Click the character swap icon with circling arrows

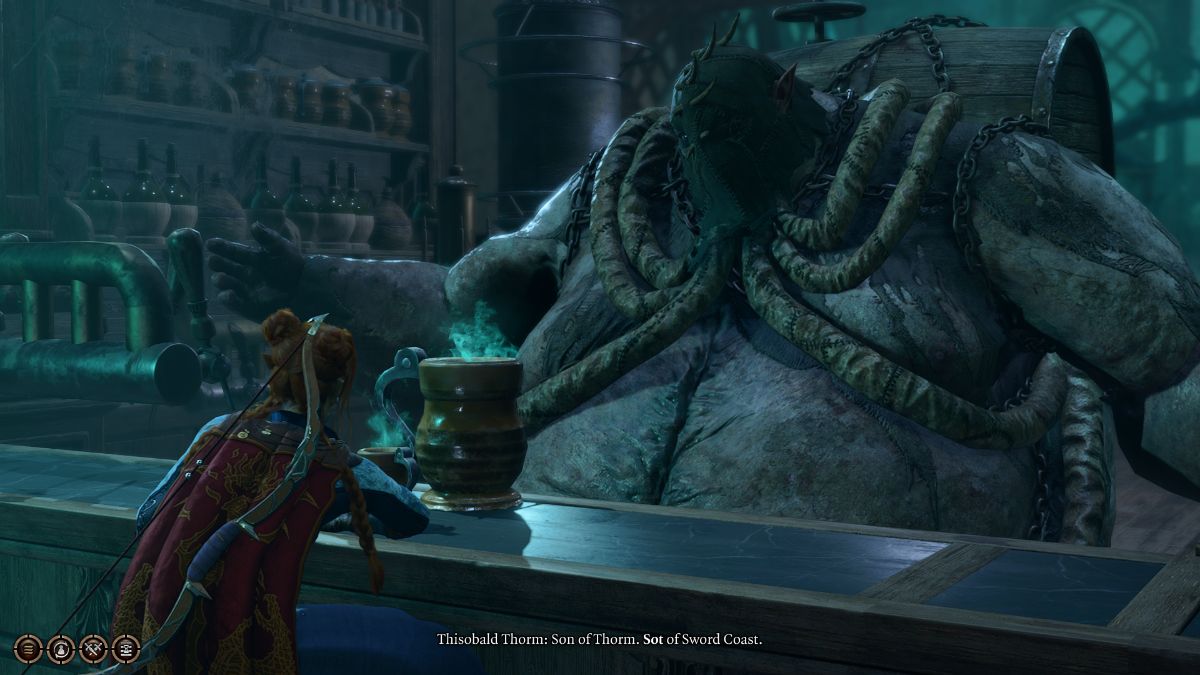[61, 649]
